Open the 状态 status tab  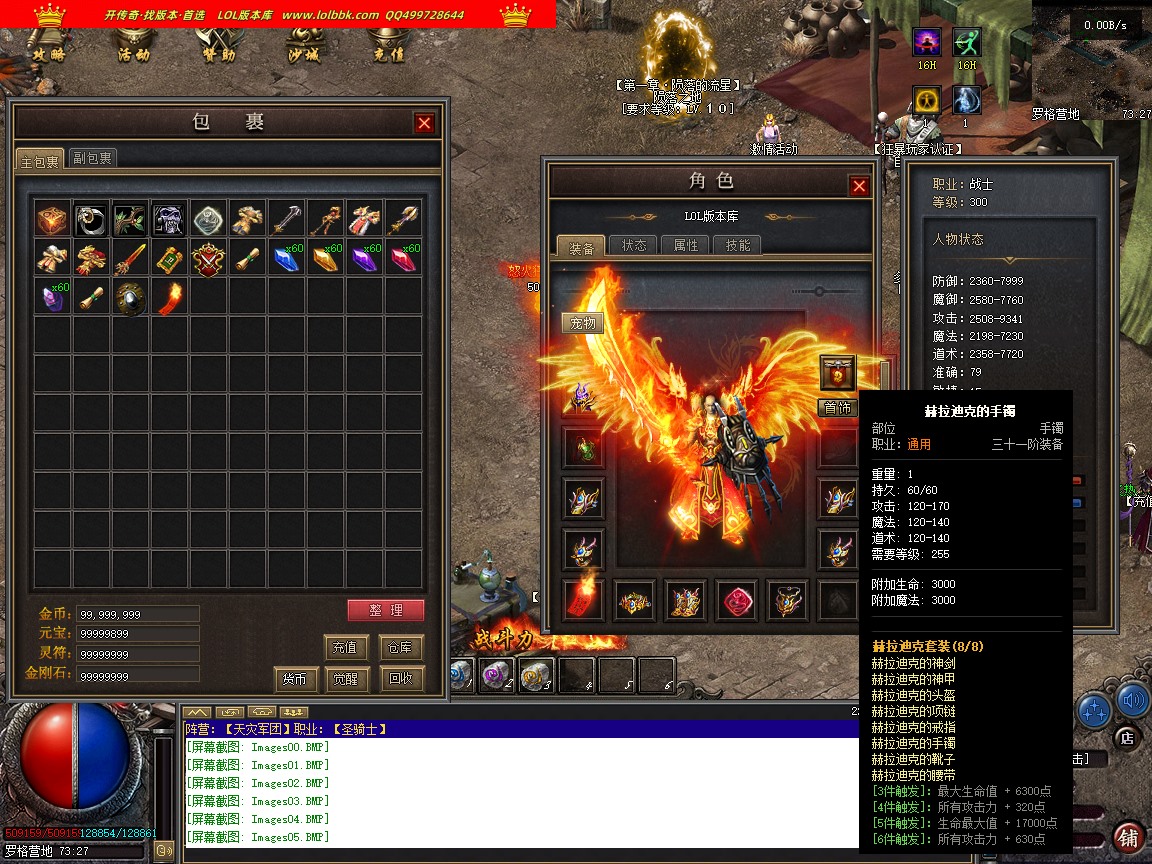click(x=634, y=245)
